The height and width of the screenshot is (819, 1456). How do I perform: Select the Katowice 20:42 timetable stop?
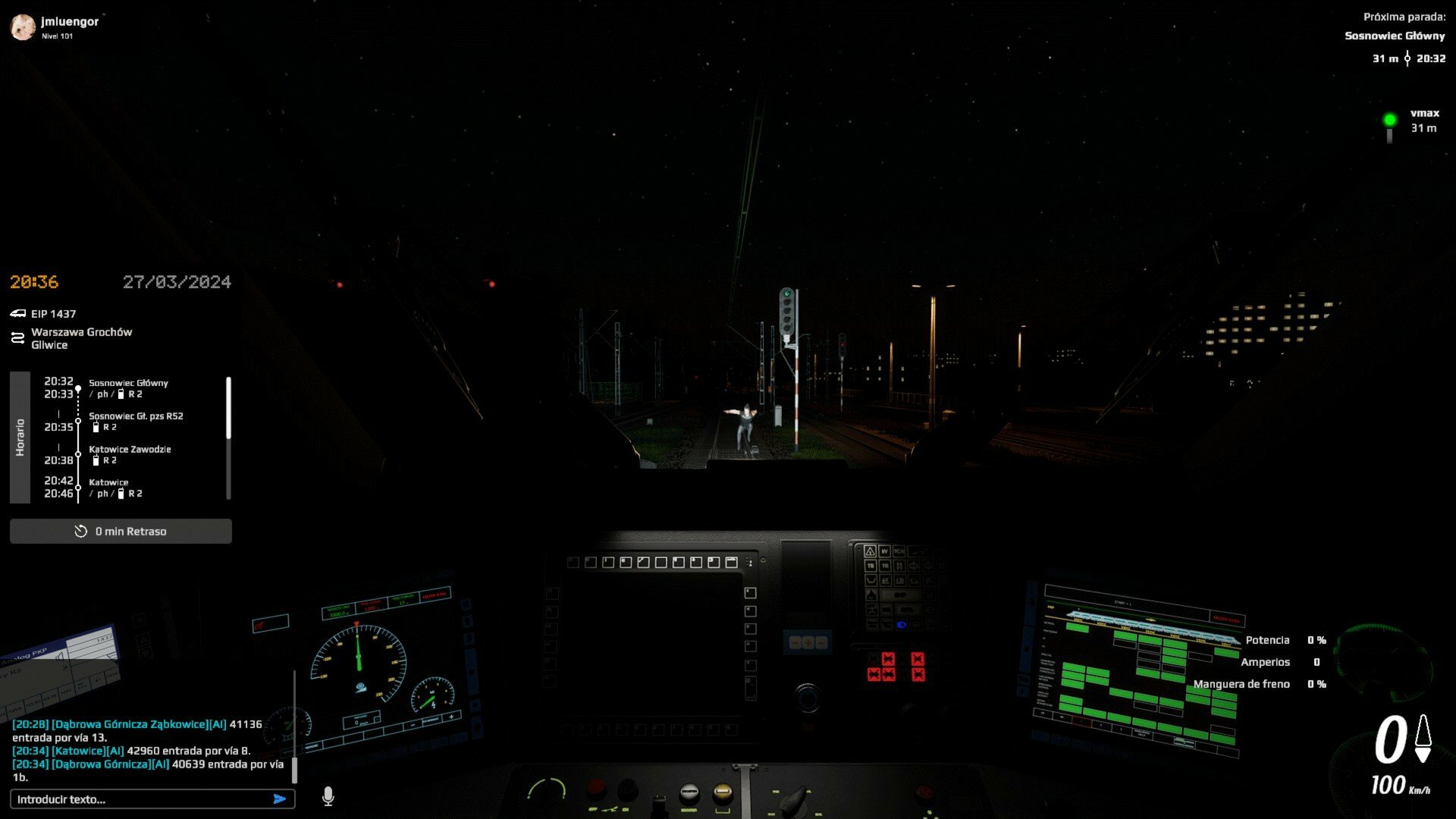coord(108,483)
